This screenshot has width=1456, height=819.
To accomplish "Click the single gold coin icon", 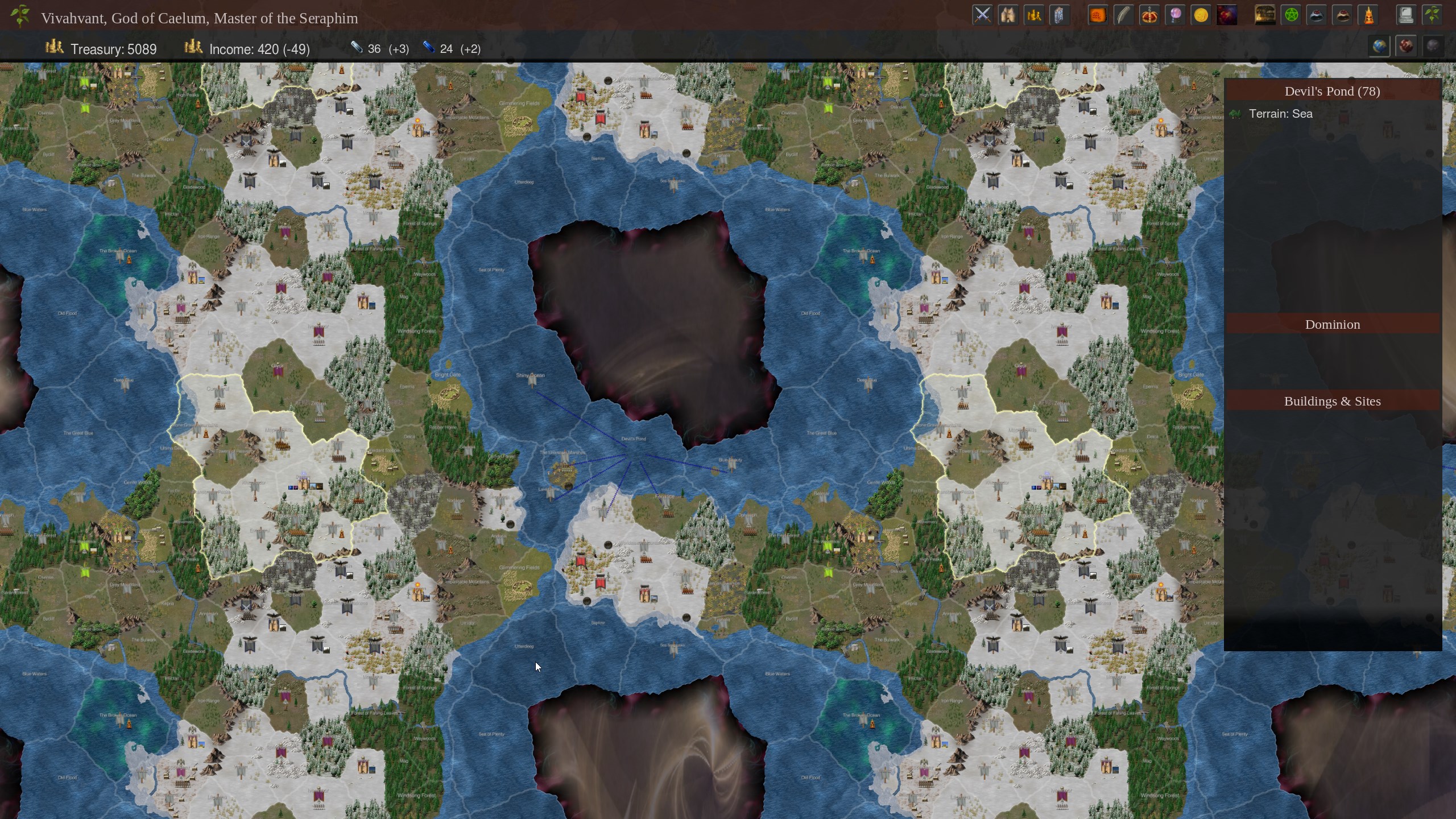I will pos(1201,15).
